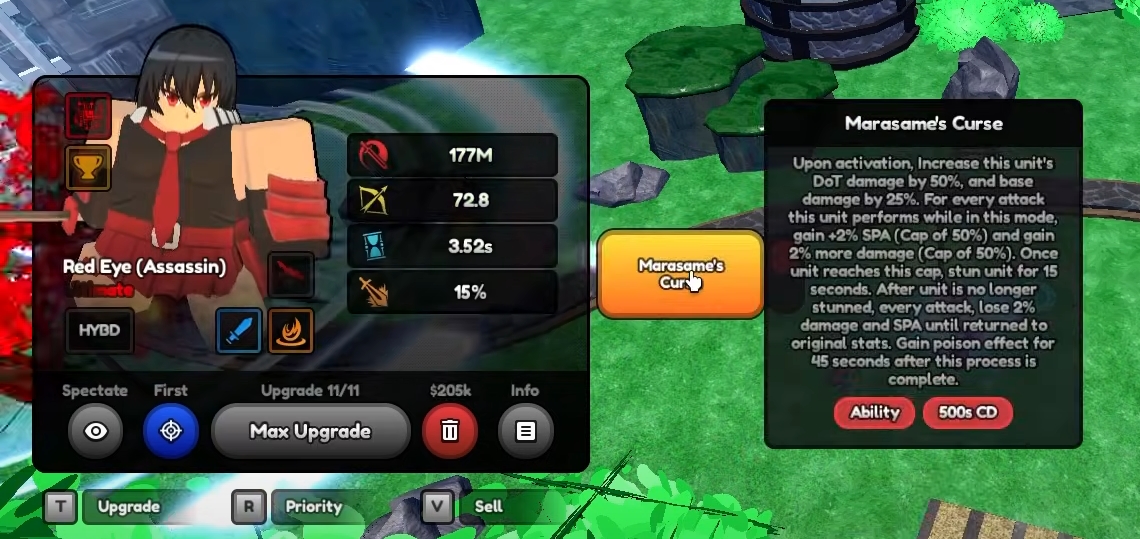Click the blue sword element icon
The width and height of the screenshot is (1140, 539).
(x=240, y=331)
